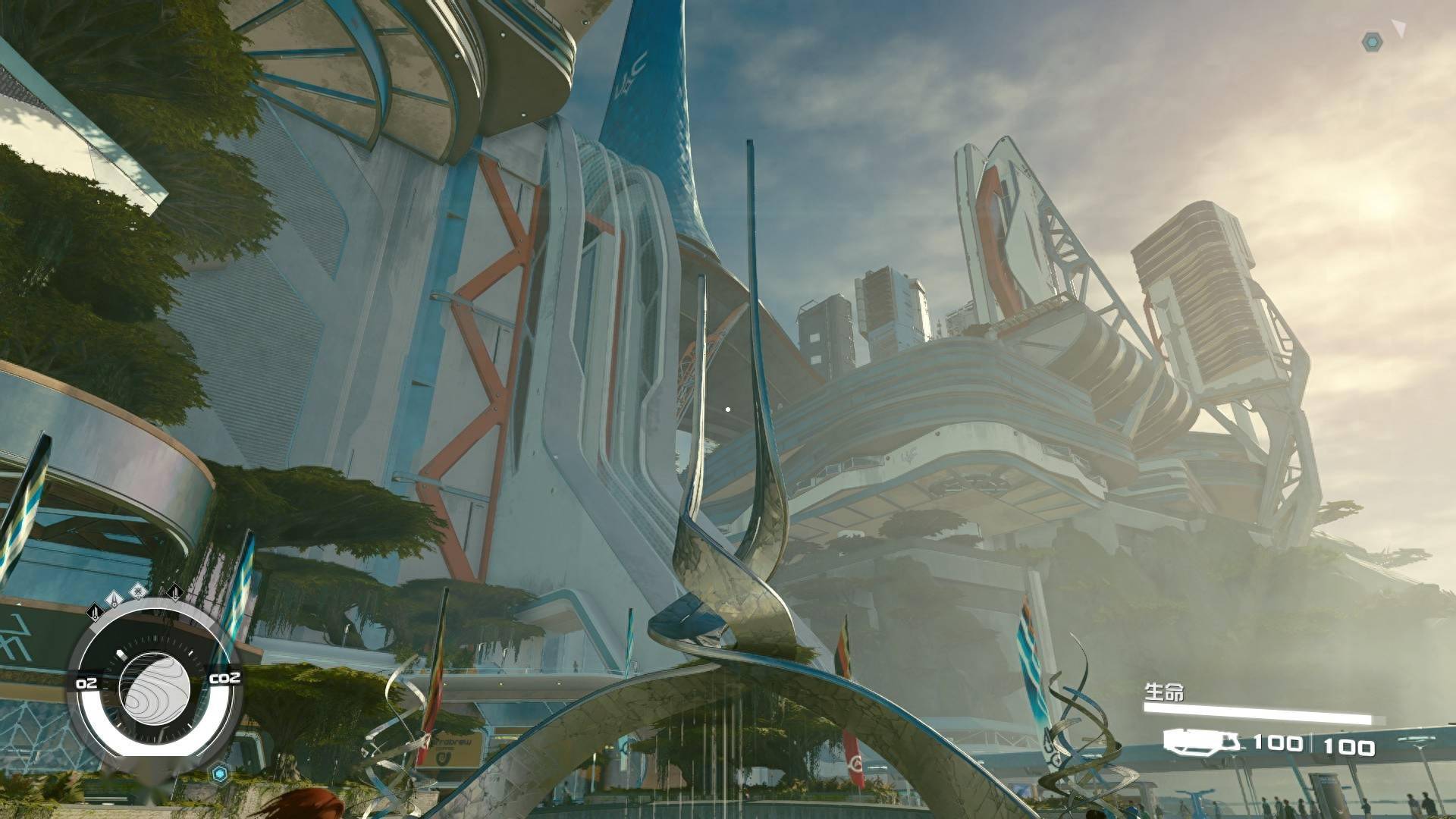Viewport: 1456px width, 819px height.
Task: Click the snowflake diamond status icon
Action: coord(137,591)
